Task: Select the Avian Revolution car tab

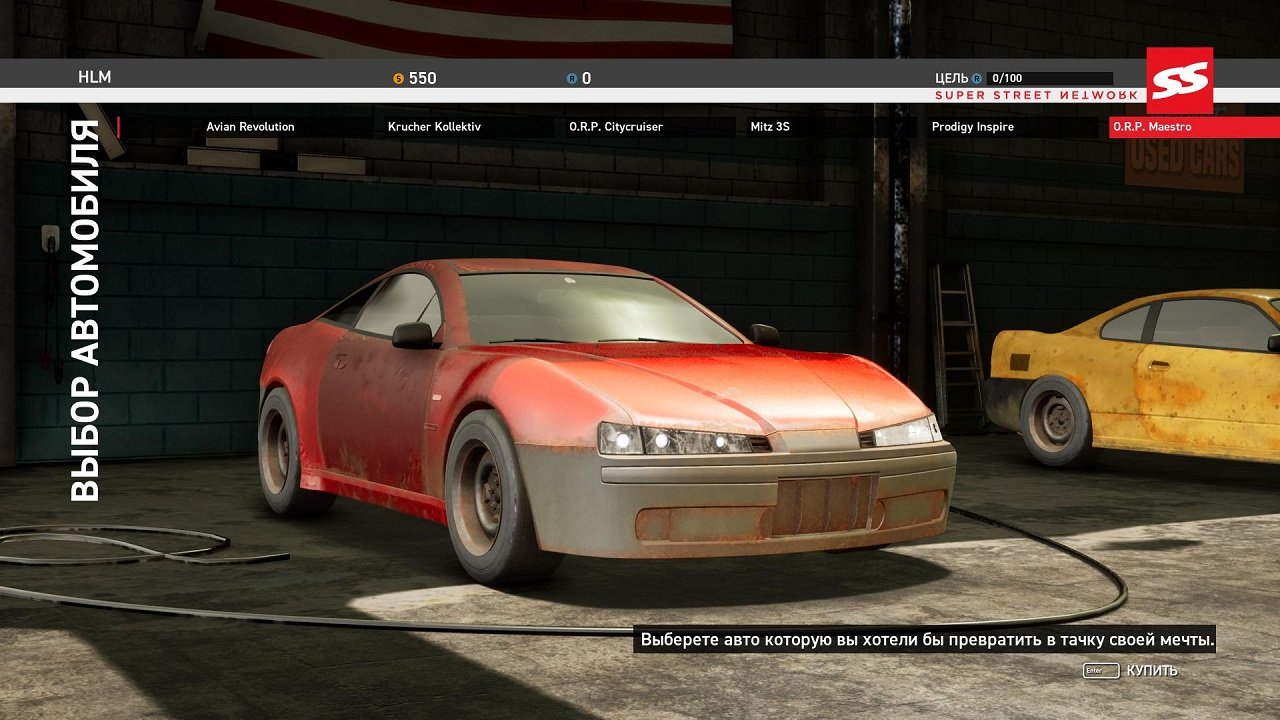Action: pyautogui.click(x=250, y=127)
